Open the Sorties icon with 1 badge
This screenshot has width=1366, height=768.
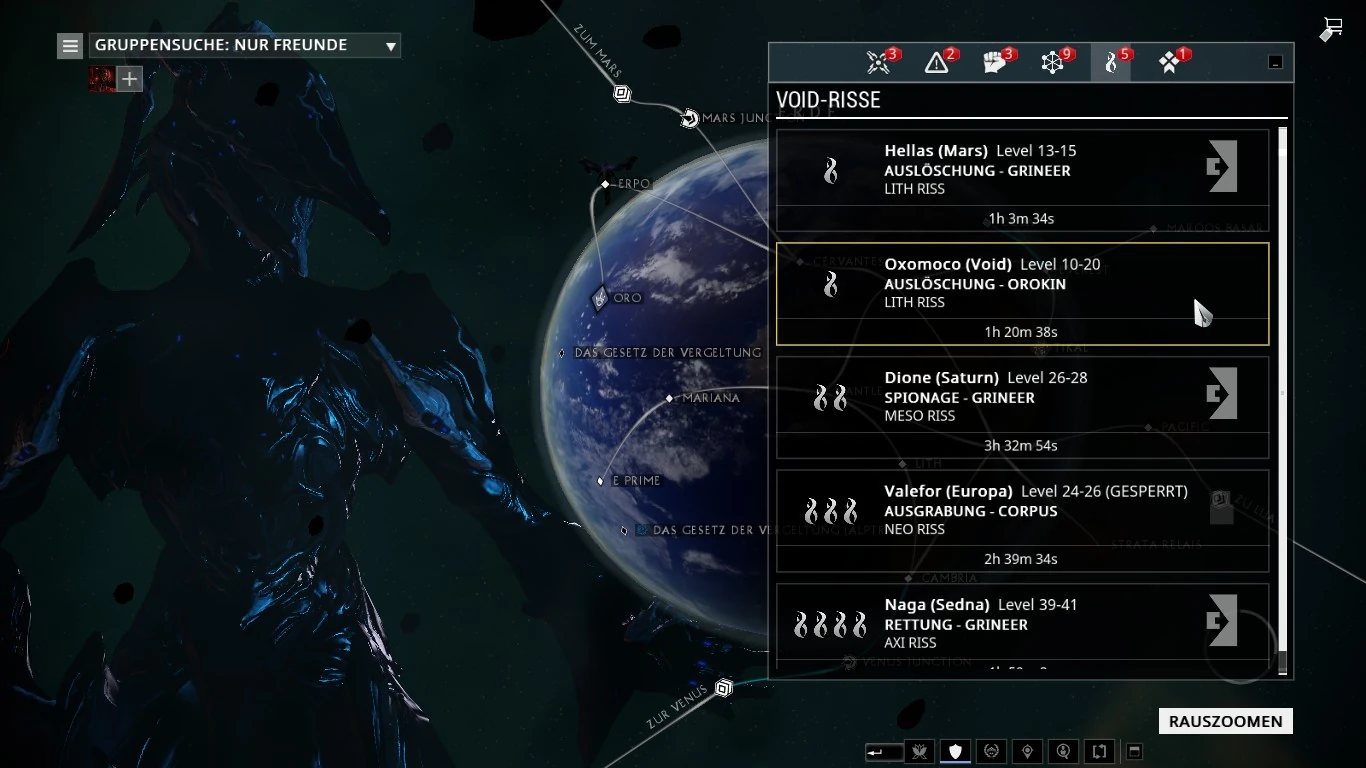coord(1167,61)
